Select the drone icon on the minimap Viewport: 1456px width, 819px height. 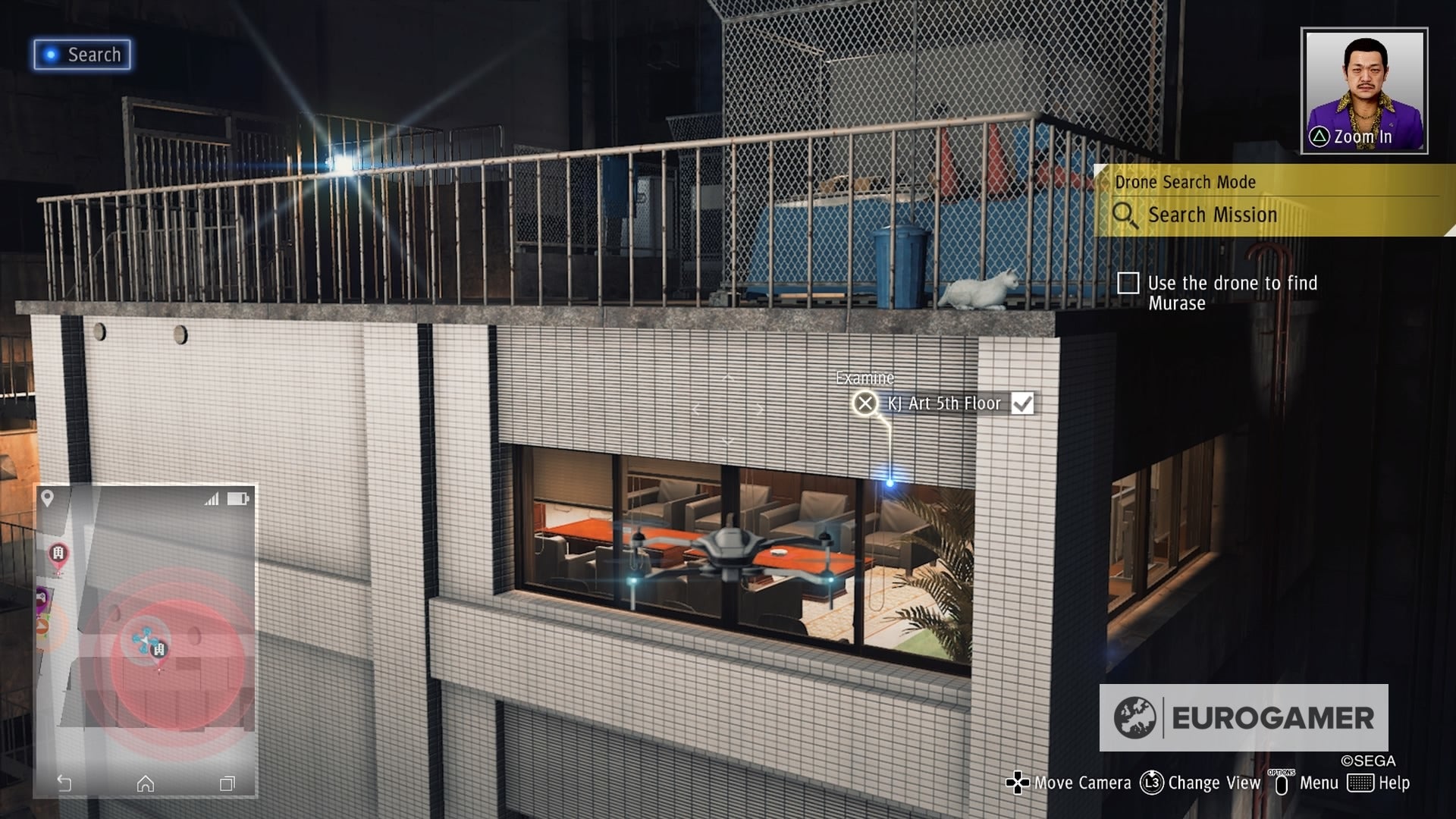(x=143, y=639)
